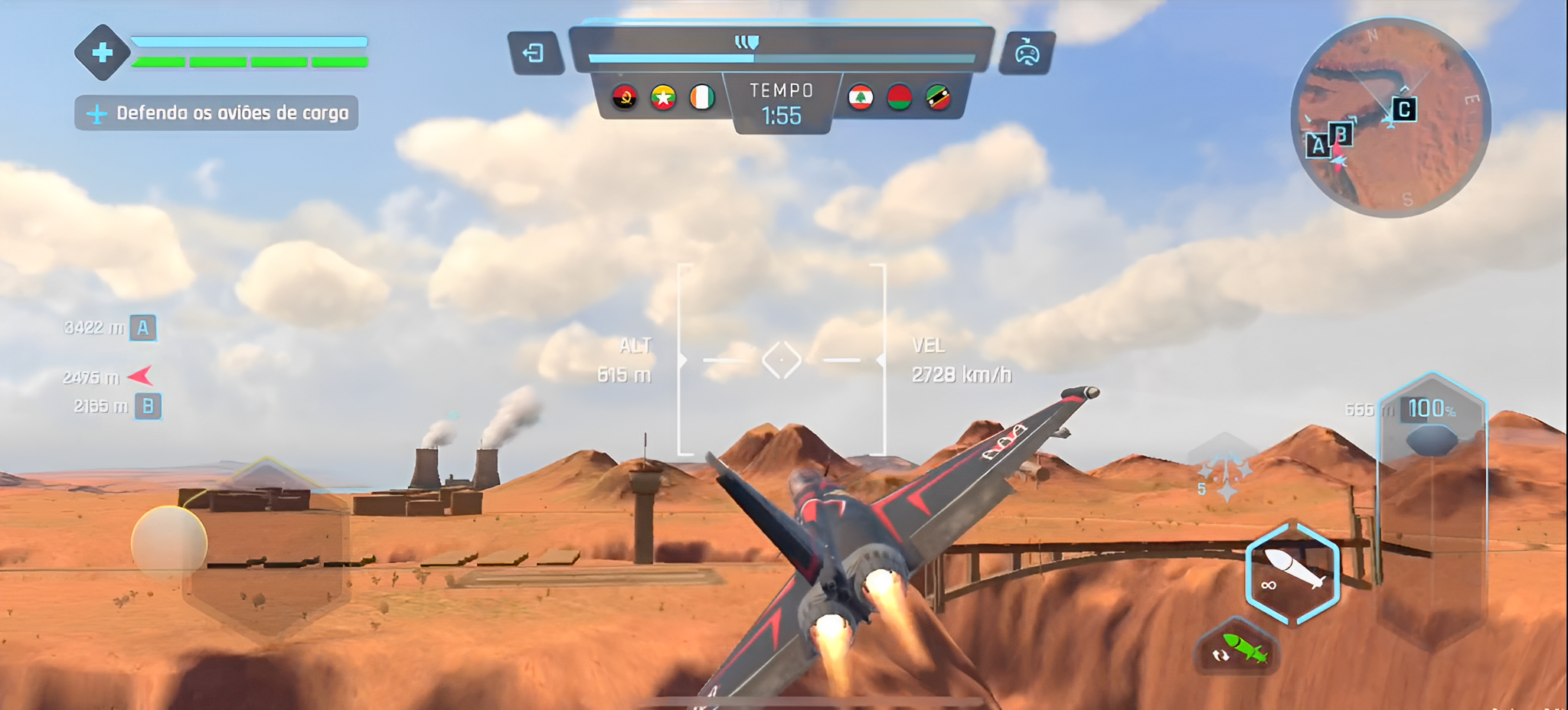Tap the red enemy arrow indicator

141,376
